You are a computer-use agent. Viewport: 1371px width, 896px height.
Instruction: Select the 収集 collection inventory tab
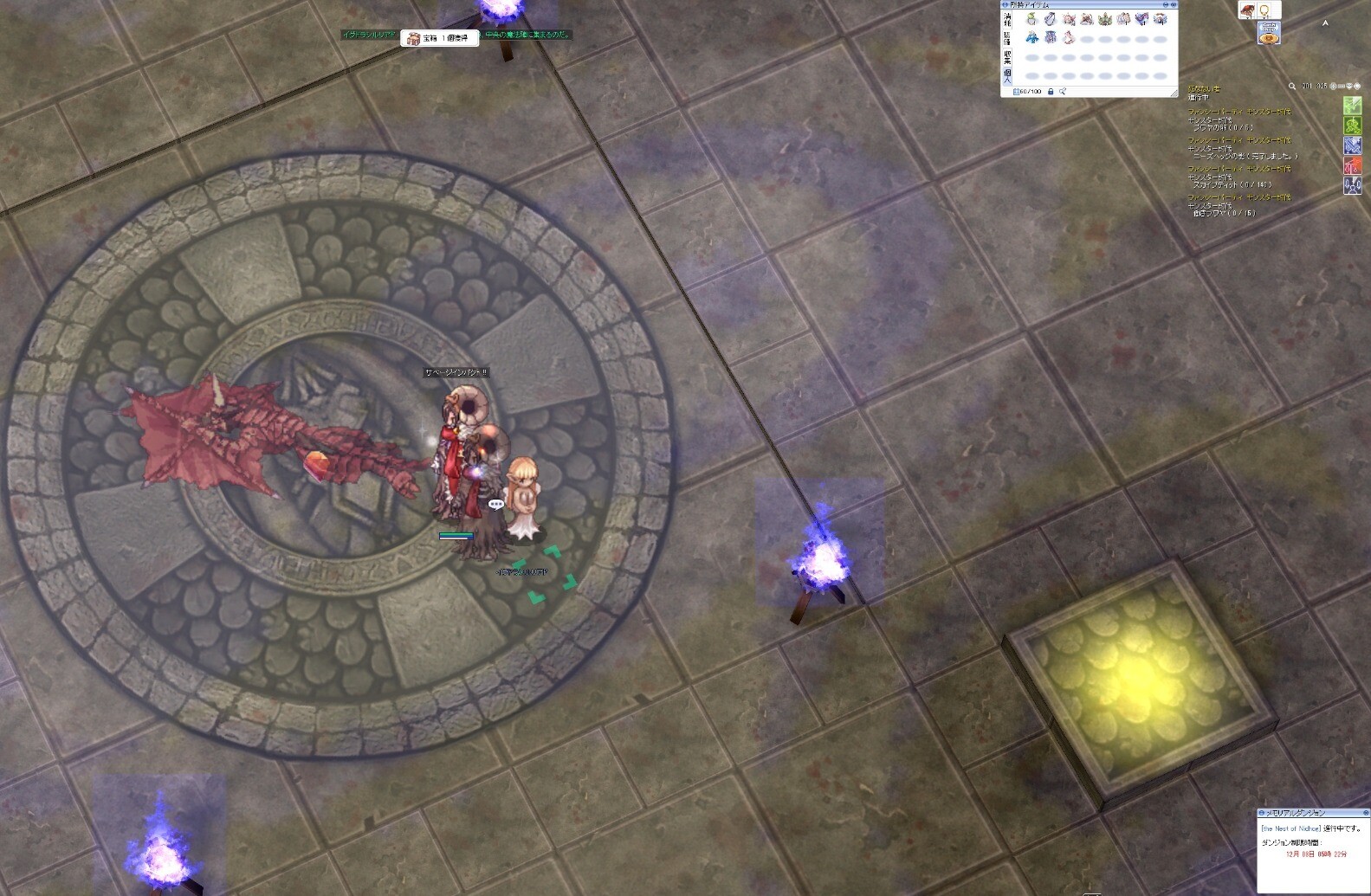1007,57
